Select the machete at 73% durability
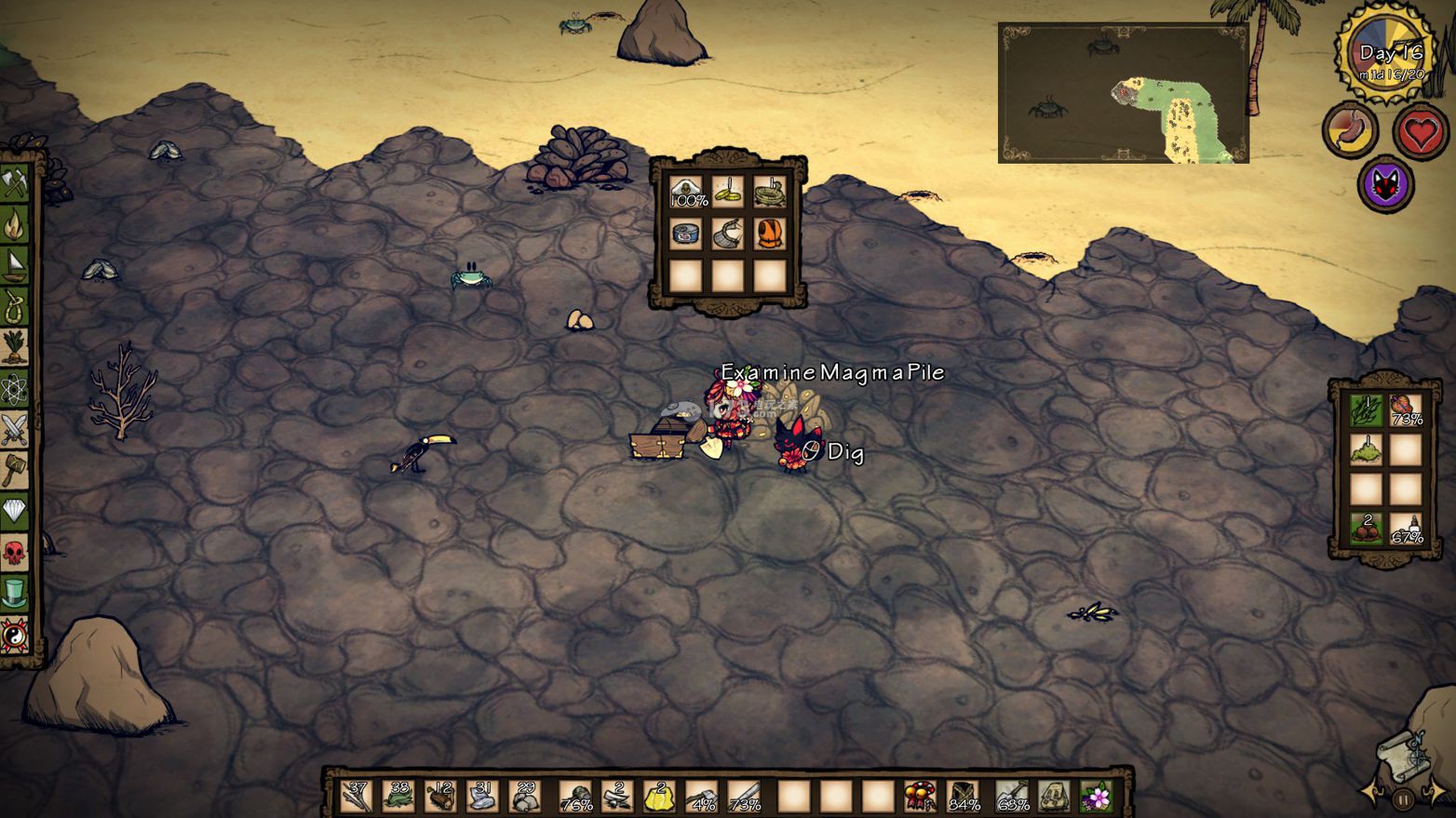The width and height of the screenshot is (1456, 818). tap(744, 797)
